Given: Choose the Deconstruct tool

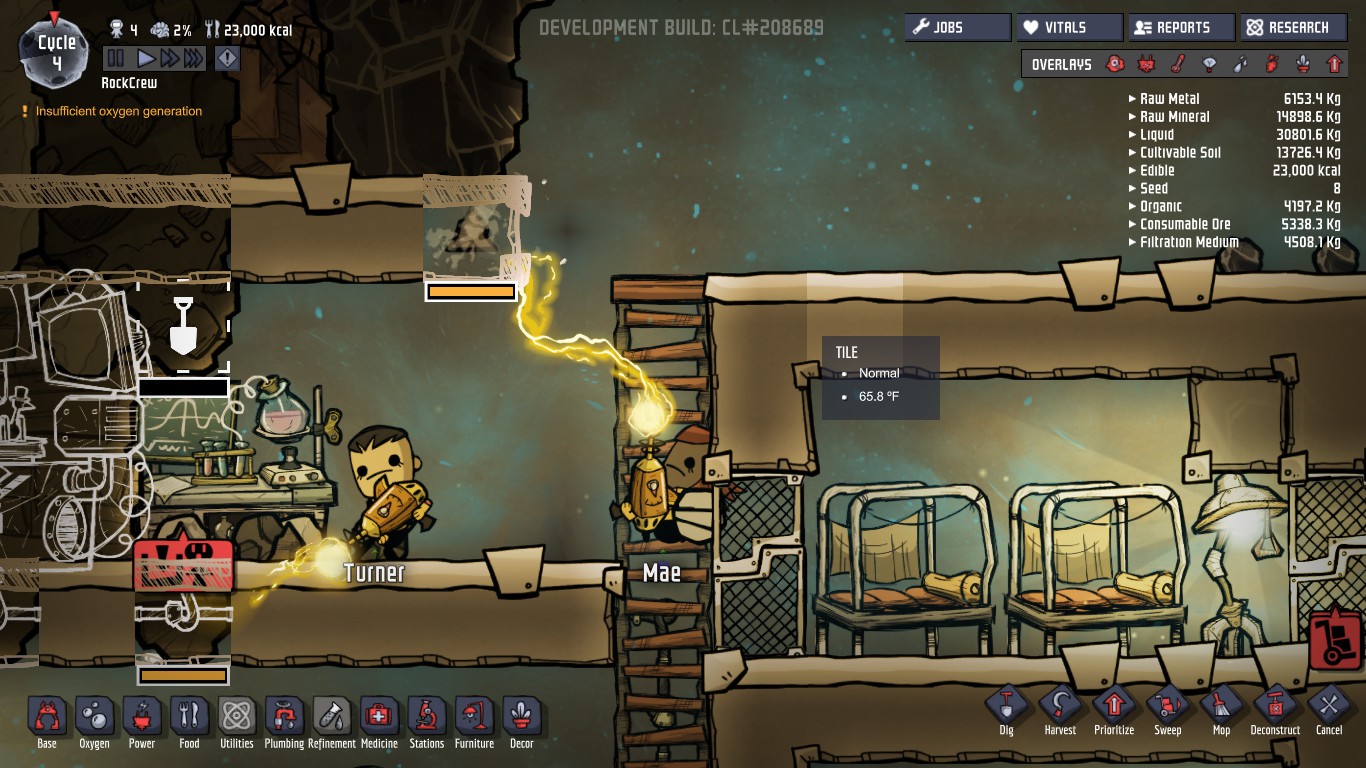Looking at the screenshot, I should (x=1275, y=707).
